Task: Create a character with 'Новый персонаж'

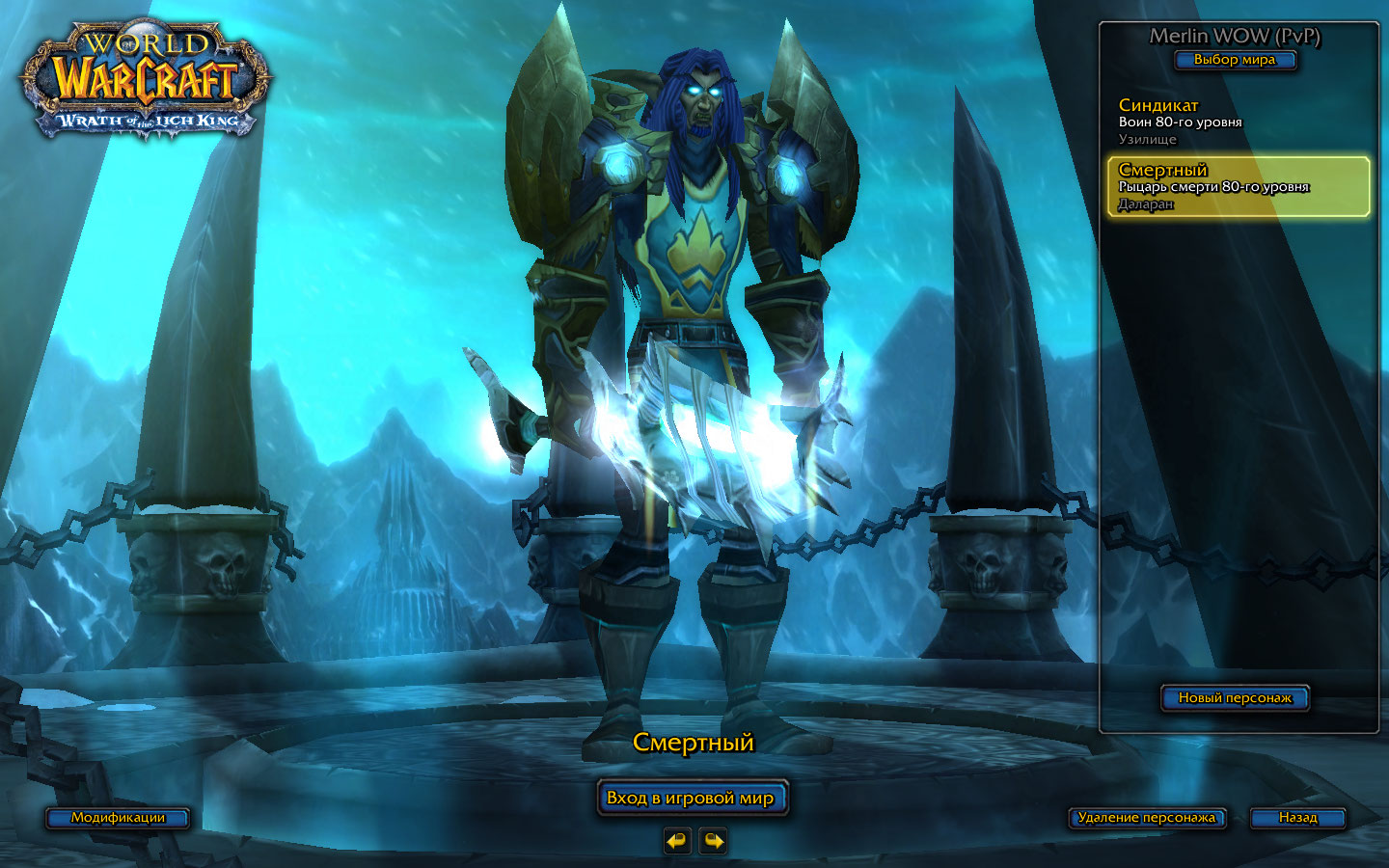Action: tap(1234, 697)
